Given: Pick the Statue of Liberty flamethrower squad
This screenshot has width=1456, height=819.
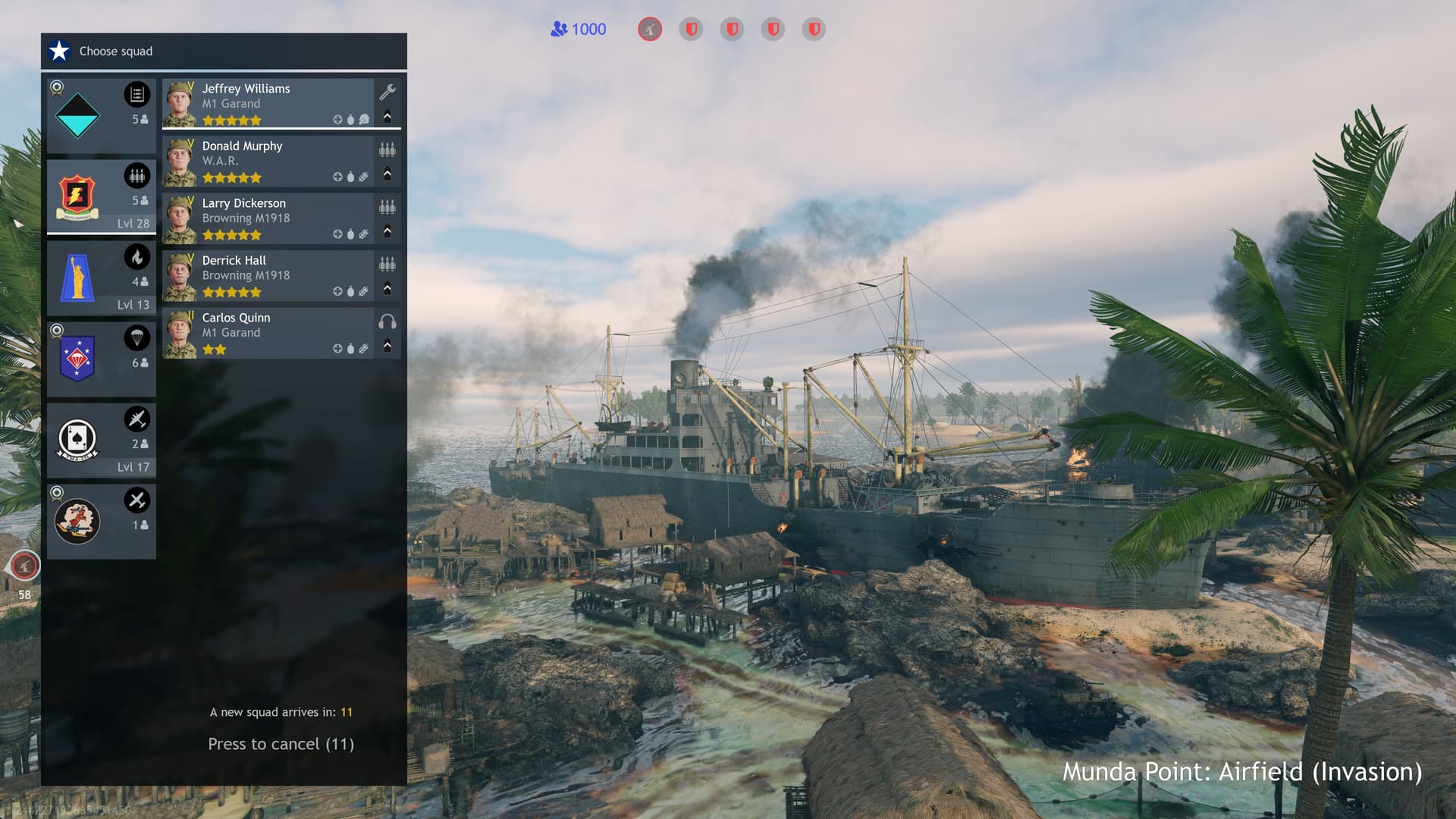Looking at the screenshot, I should click(101, 278).
